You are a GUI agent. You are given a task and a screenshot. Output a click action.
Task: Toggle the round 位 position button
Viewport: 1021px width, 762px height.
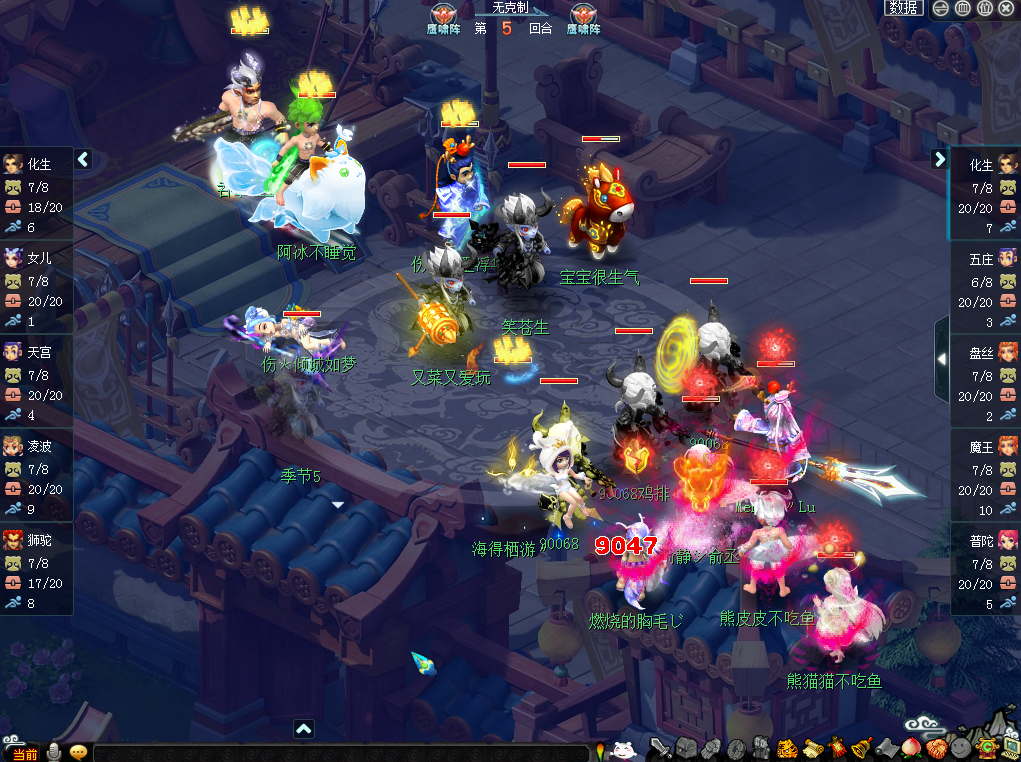pos(984,8)
